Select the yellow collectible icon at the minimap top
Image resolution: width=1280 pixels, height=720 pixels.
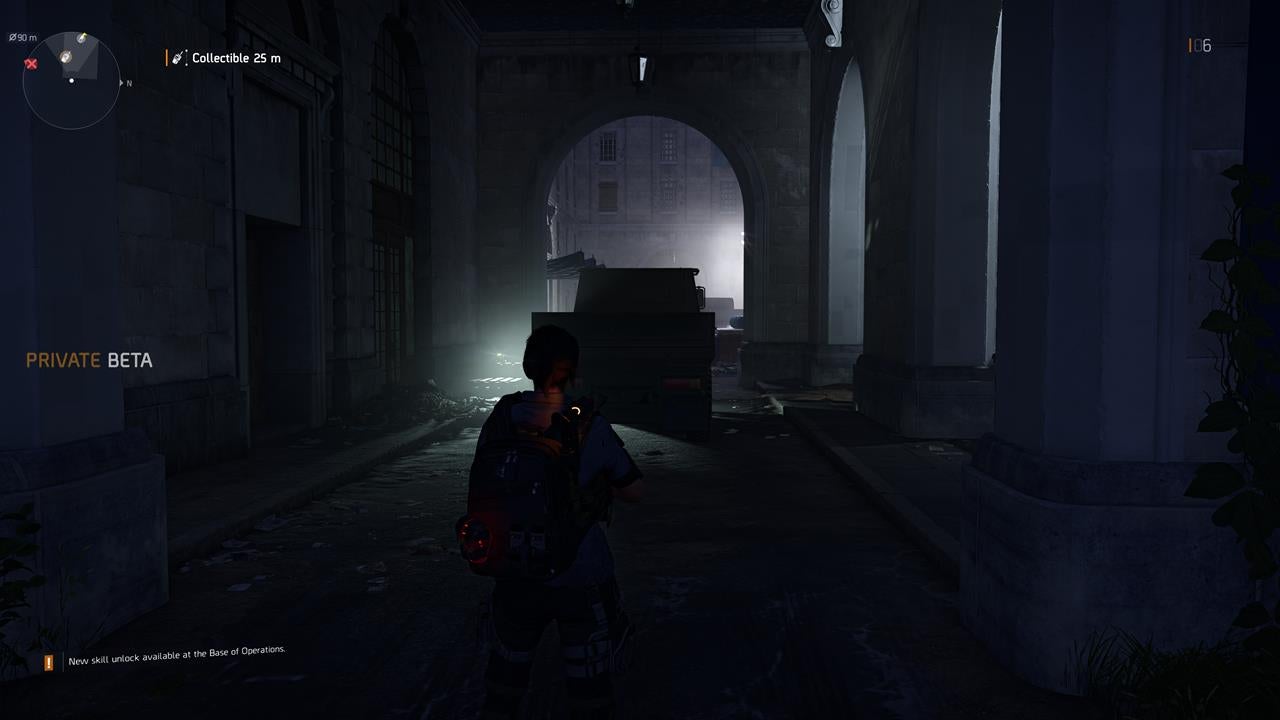81,38
